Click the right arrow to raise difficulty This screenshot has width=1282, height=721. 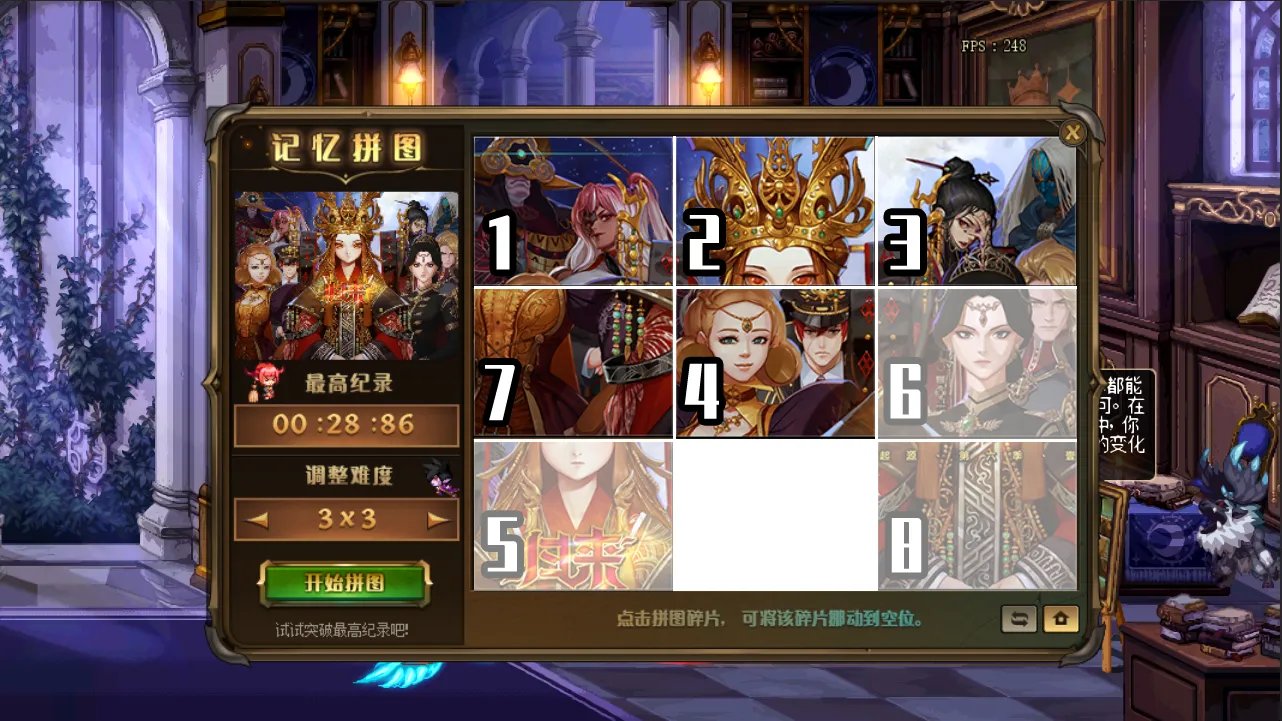[x=438, y=519]
